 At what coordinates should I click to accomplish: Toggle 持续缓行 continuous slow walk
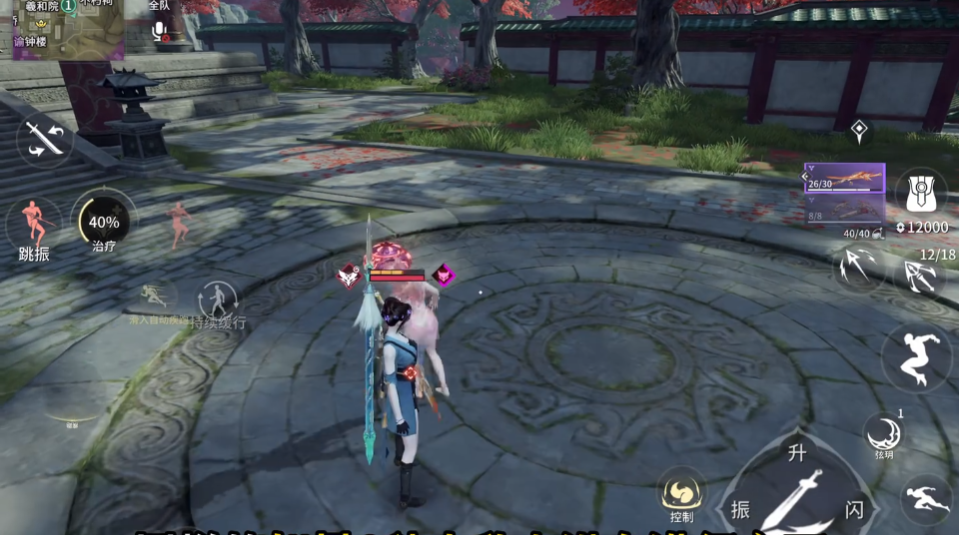tap(218, 300)
